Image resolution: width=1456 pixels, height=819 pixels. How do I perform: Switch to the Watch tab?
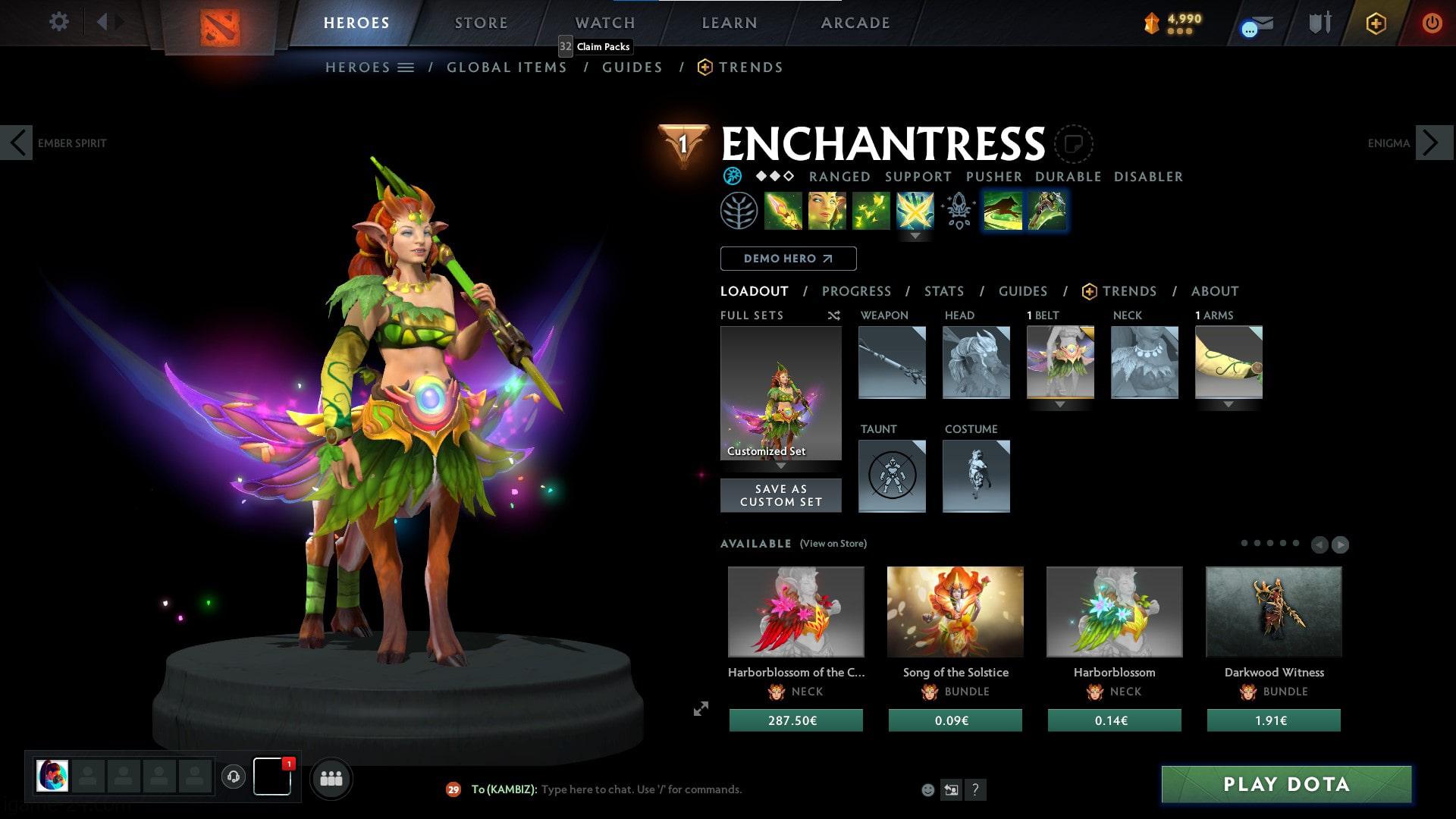[x=604, y=23]
